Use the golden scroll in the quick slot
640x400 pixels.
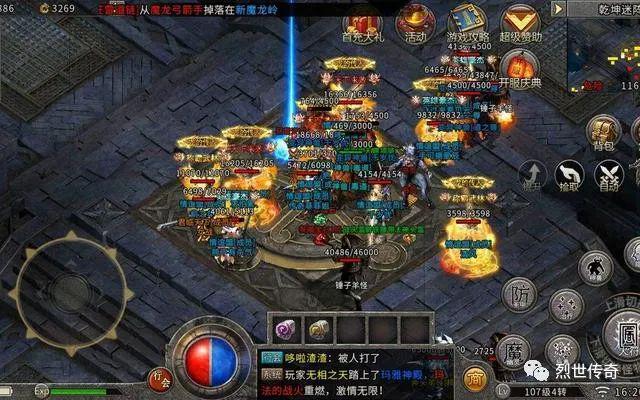tap(319, 328)
